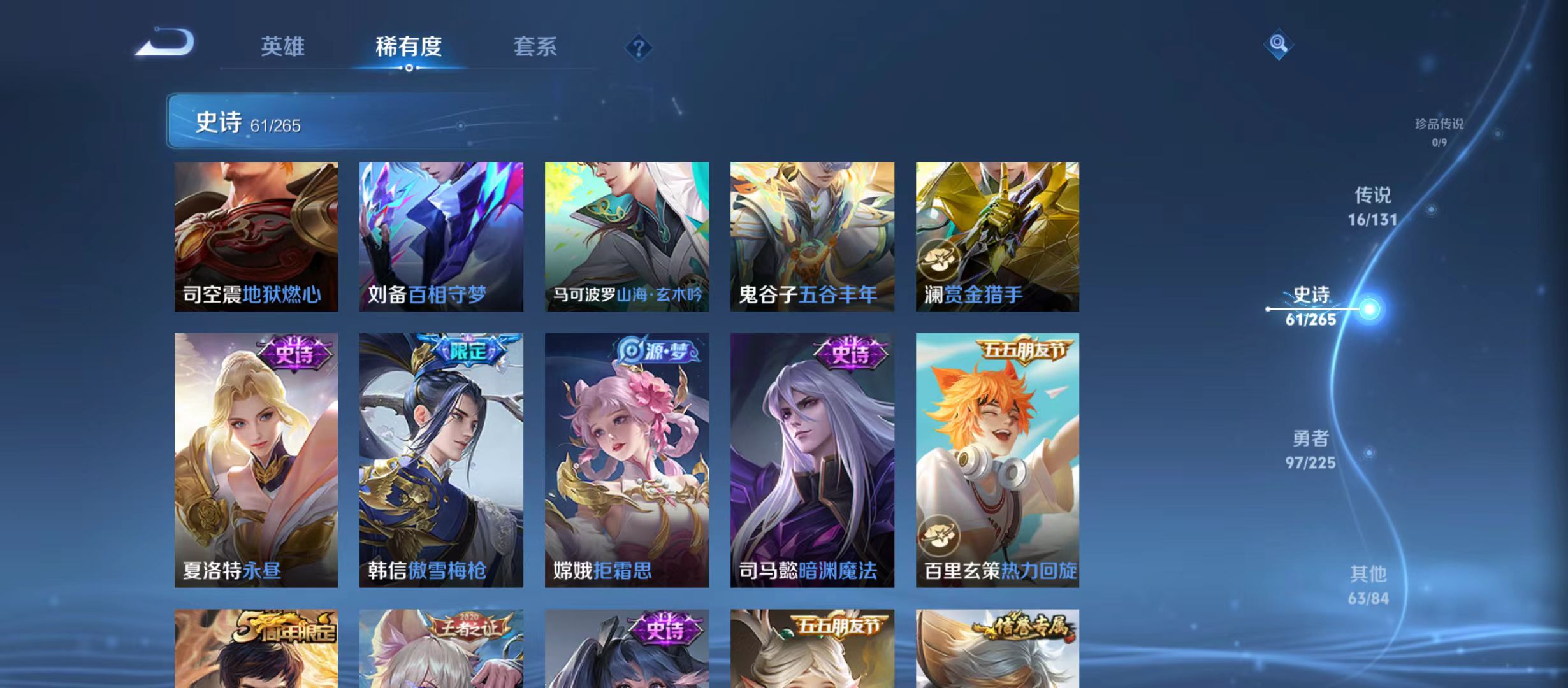This screenshot has width=1568, height=688.
Task: Open the 稀有度 tab
Action: point(410,47)
